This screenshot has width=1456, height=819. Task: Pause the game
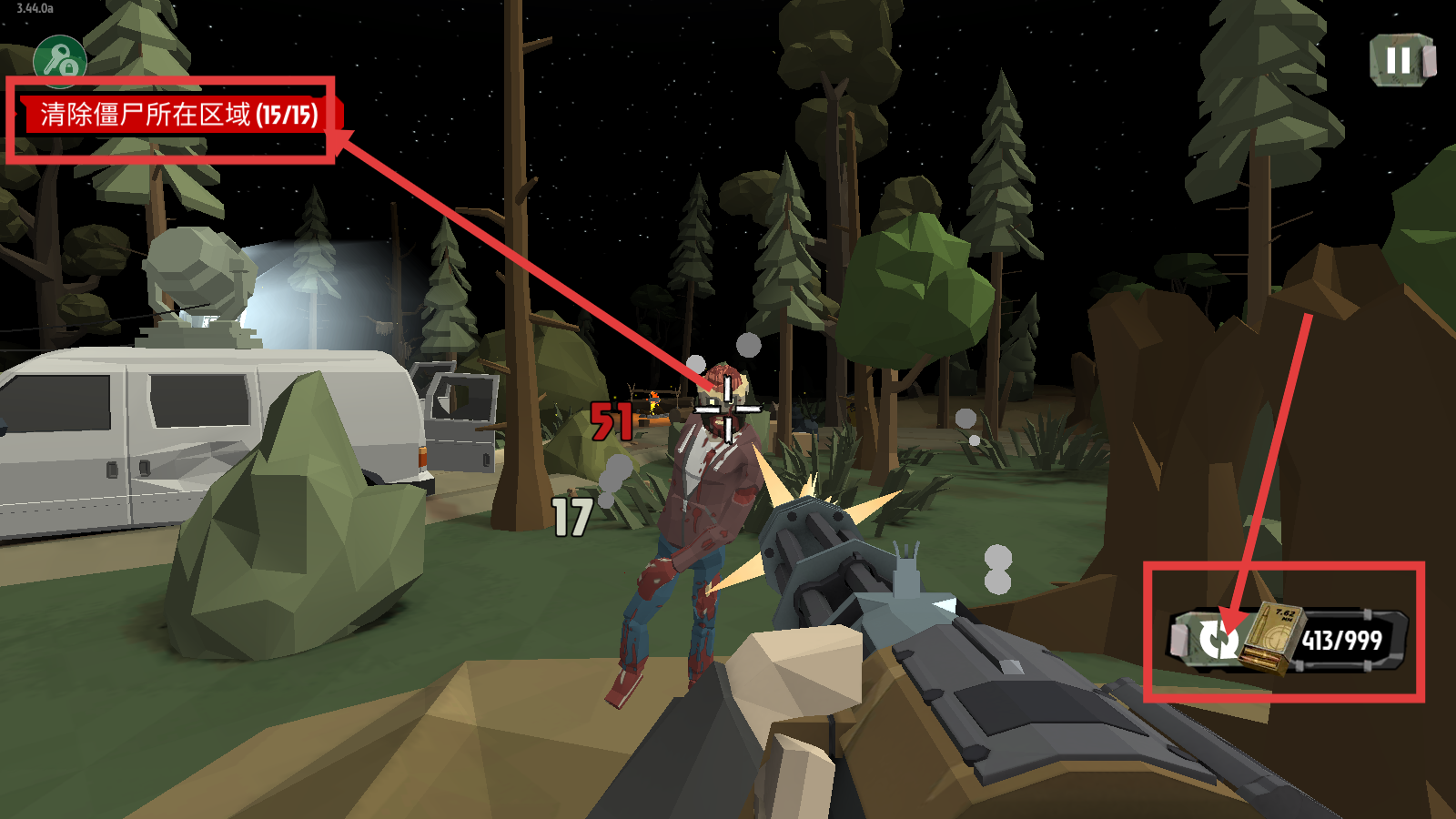1400,61
